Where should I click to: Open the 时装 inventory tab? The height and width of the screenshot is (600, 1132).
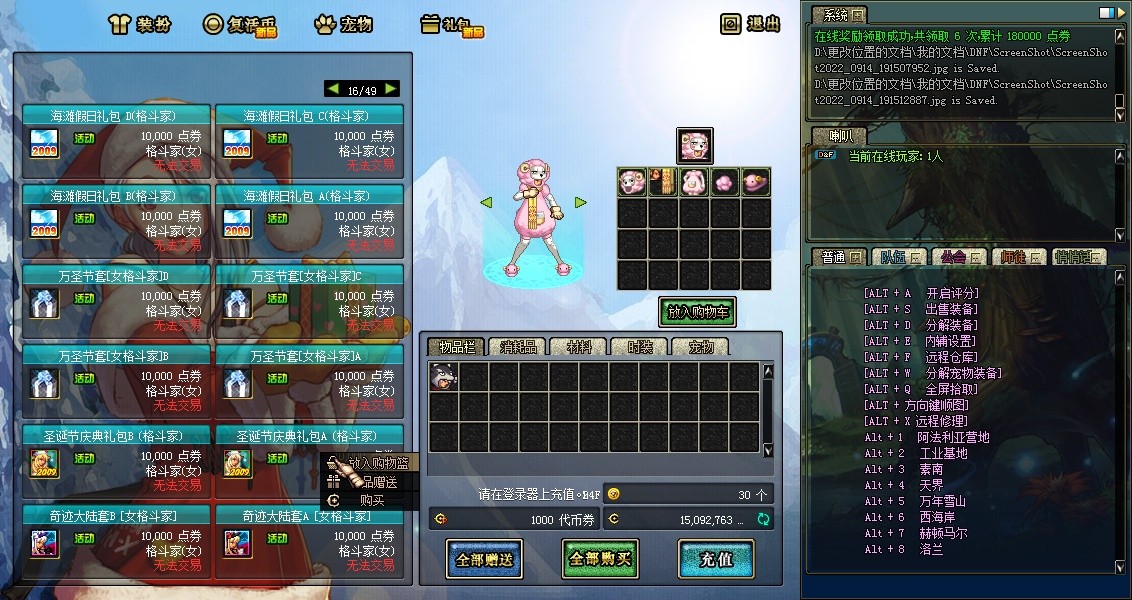[640, 347]
